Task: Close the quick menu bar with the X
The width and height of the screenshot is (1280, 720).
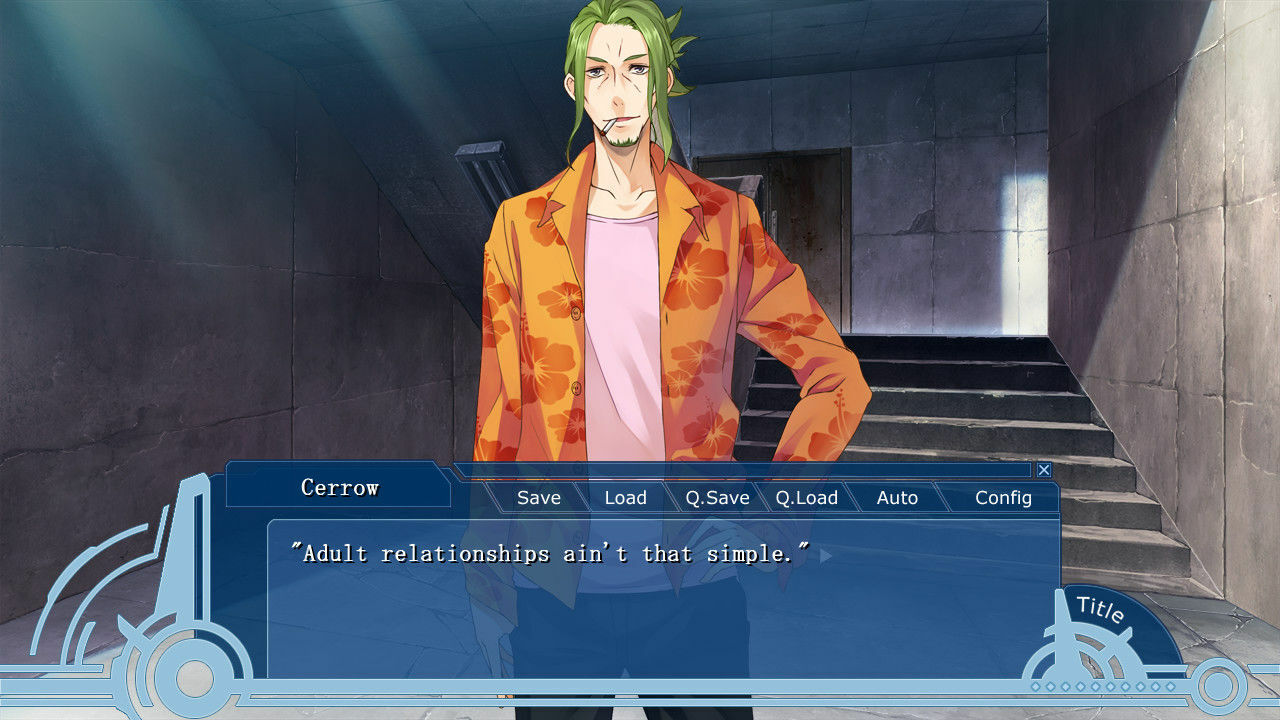Action: 1044,469
